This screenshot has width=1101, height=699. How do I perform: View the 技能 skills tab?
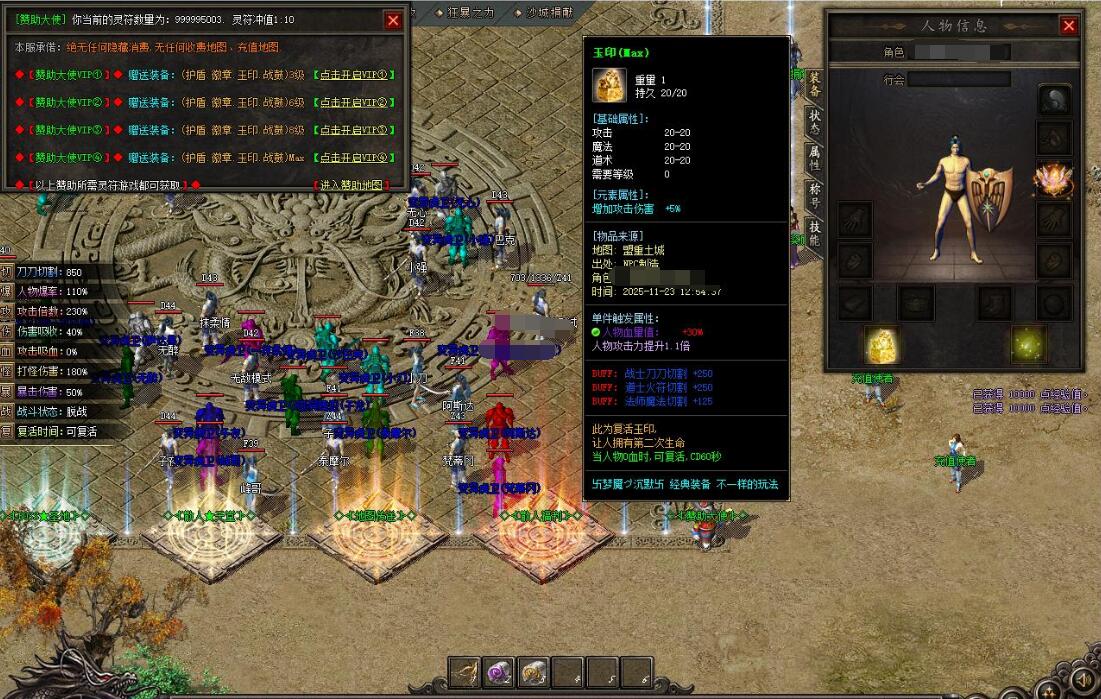click(815, 233)
